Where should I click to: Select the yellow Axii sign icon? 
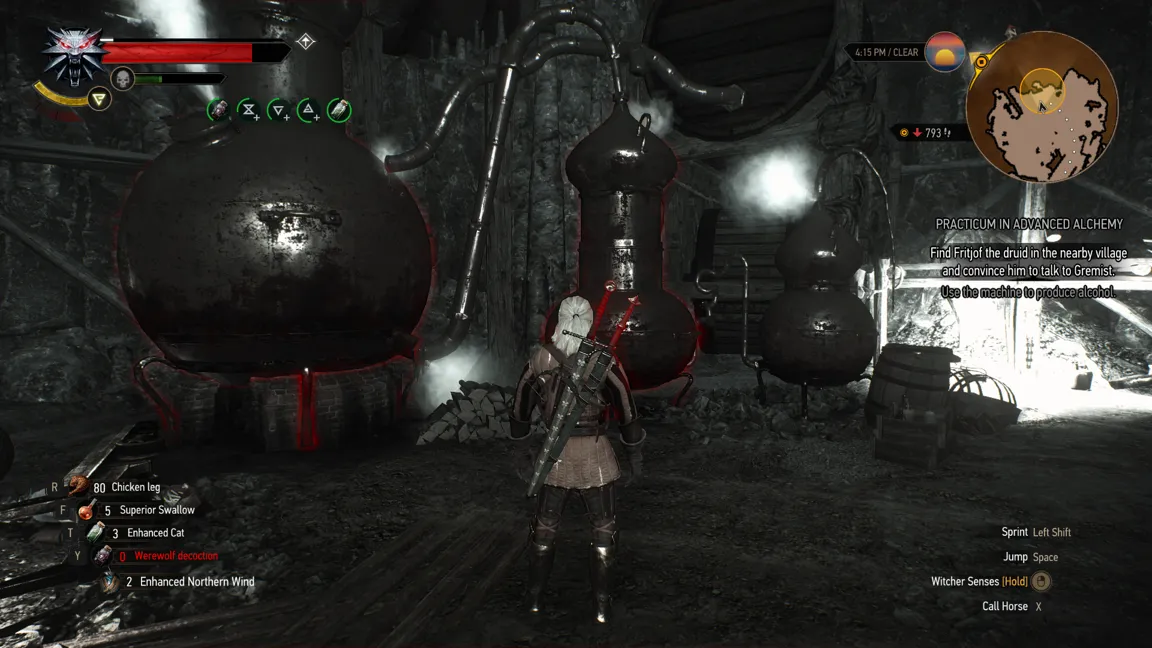[x=98, y=98]
